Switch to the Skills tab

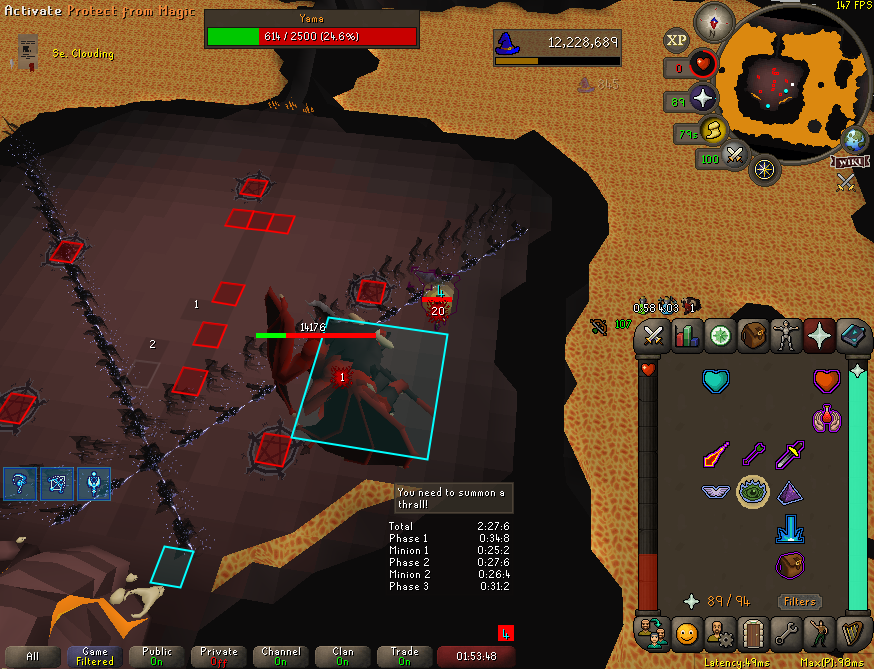pos(687,336)
